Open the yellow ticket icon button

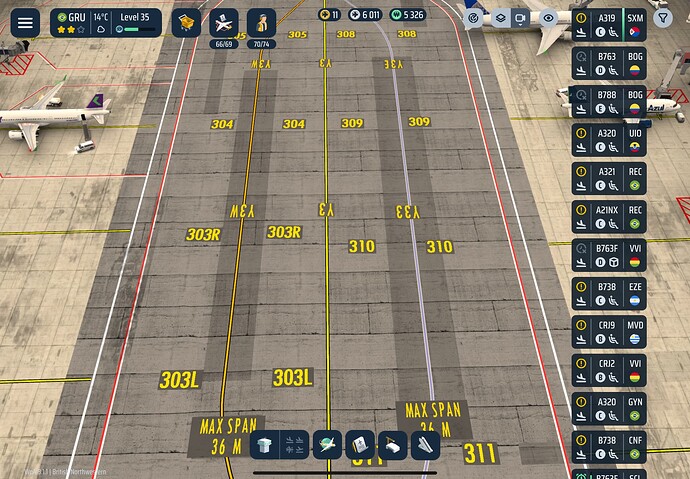[x=185, y=22]
